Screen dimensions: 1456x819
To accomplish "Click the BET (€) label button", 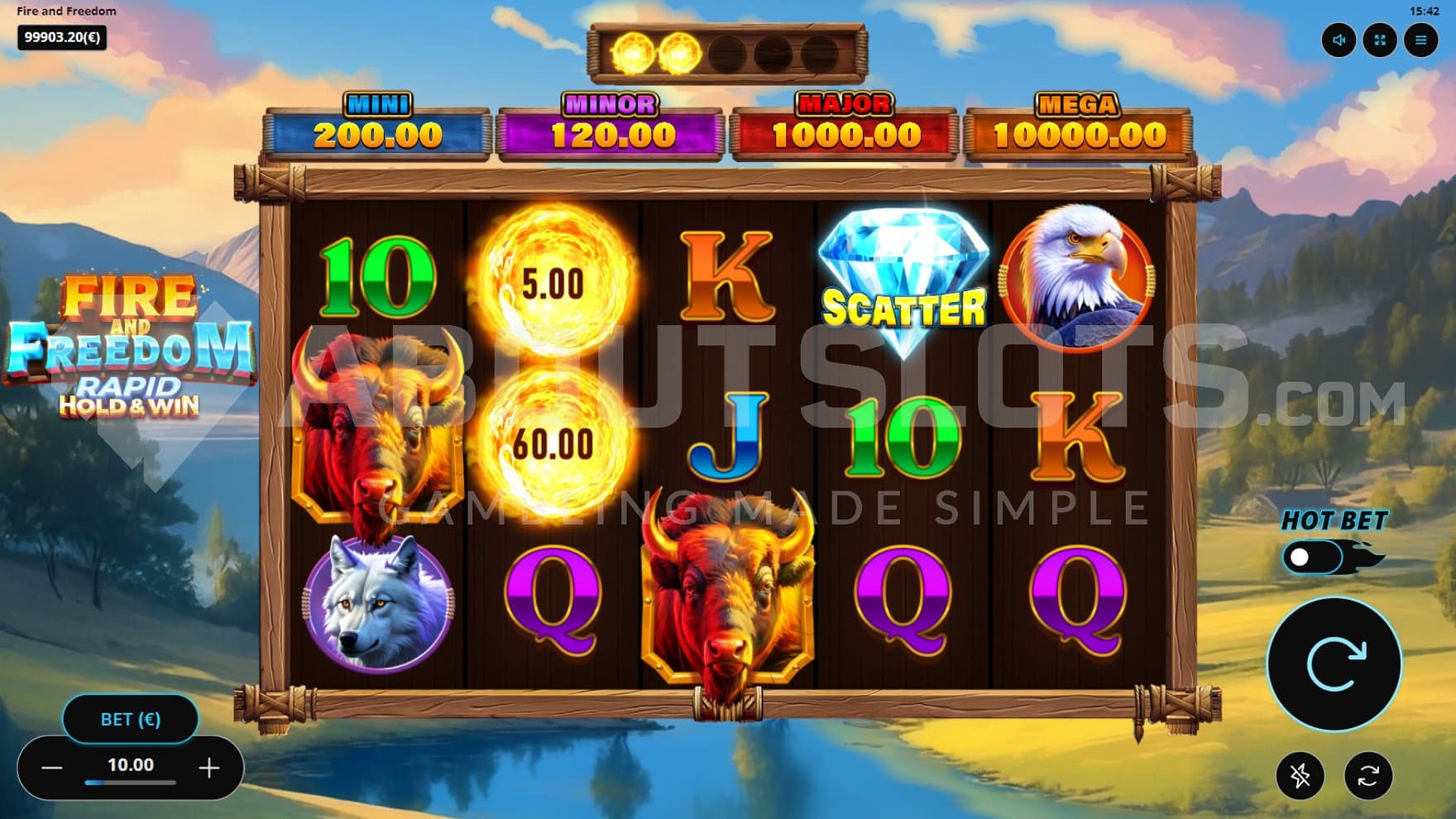I will tap(131, 719).
